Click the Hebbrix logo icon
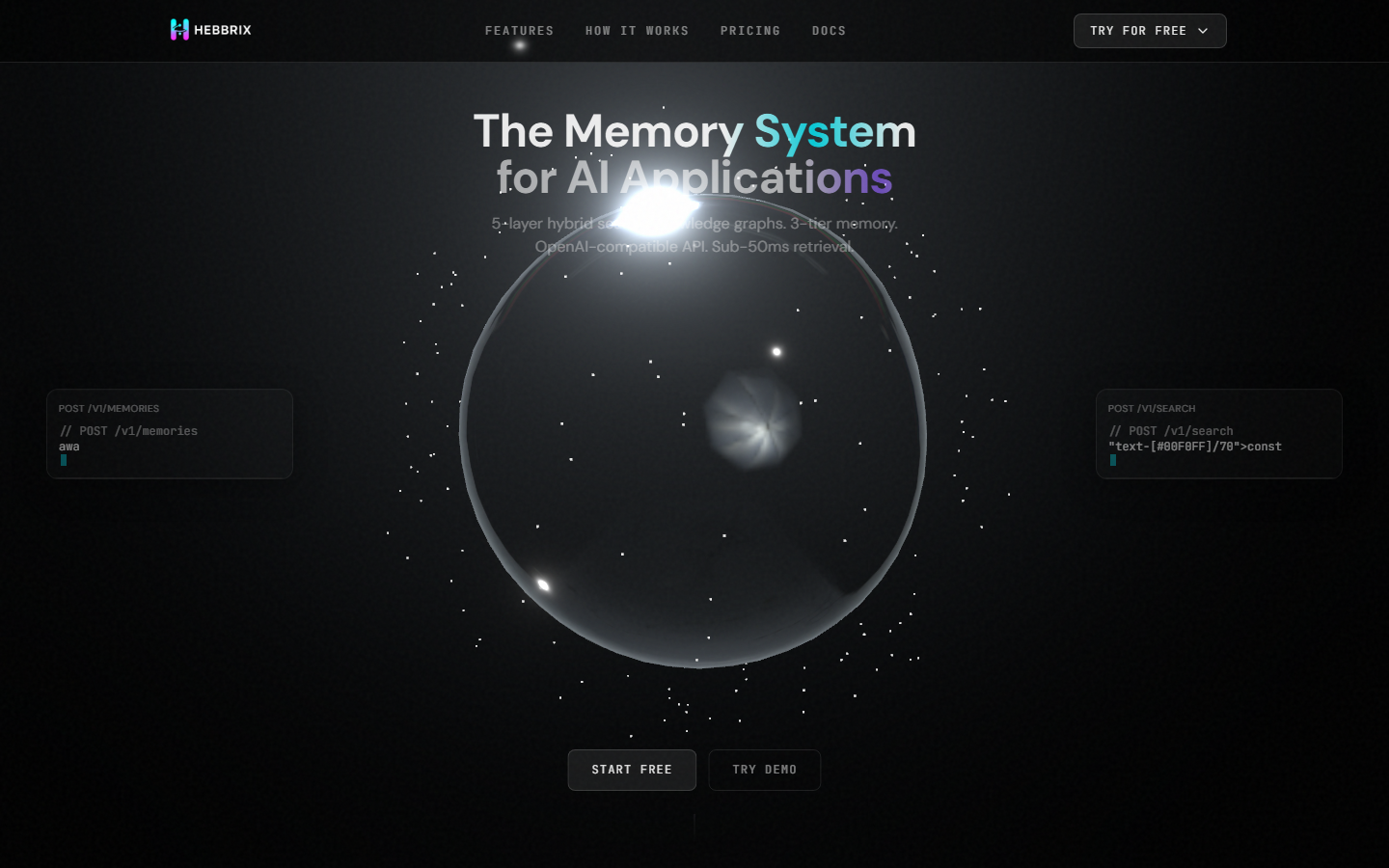This screenshot has height=868, width=1389. [x=179, y=30]
